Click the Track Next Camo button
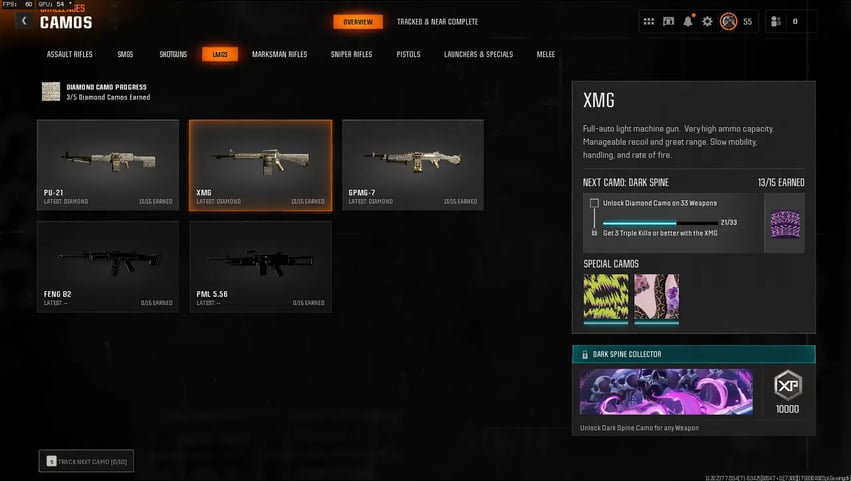Screen dimensions: 851x481 [86, 461]
